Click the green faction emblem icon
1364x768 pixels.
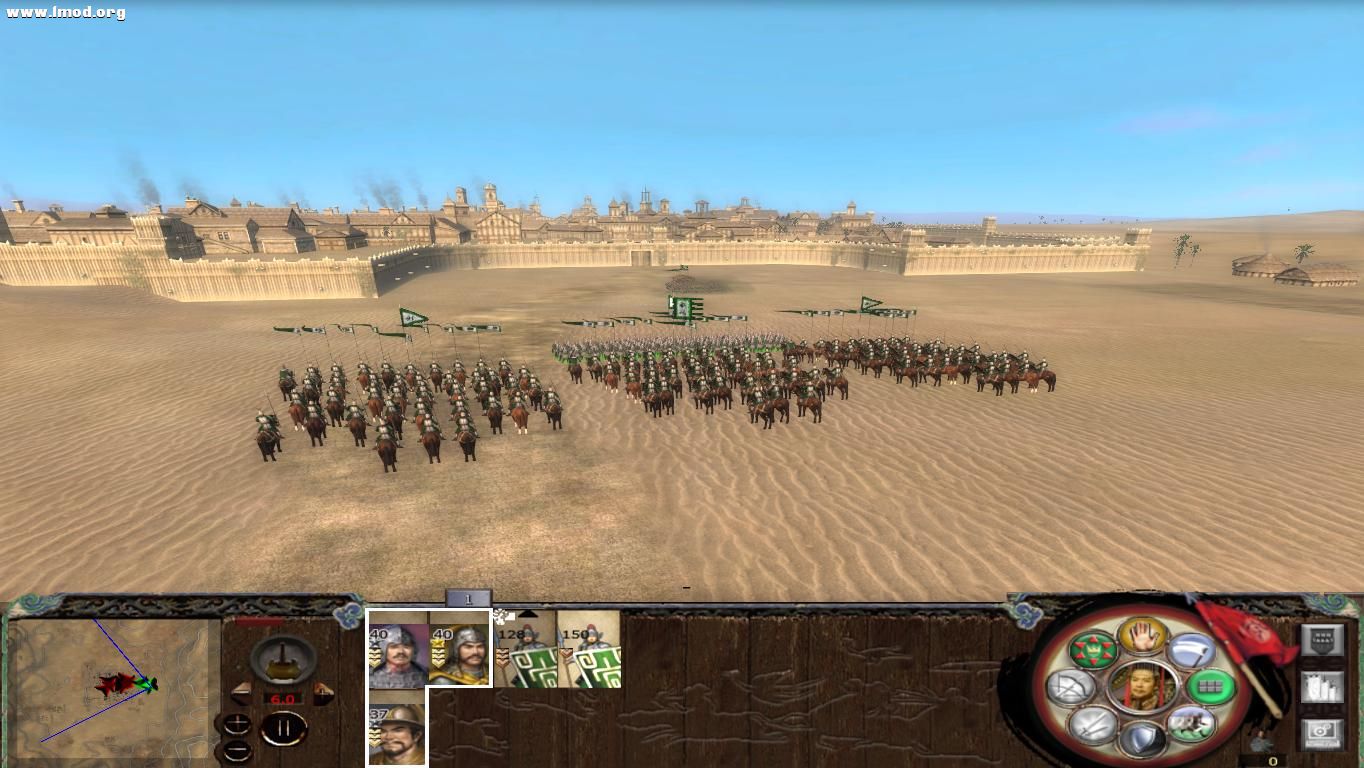click(x=1092, y=650)
